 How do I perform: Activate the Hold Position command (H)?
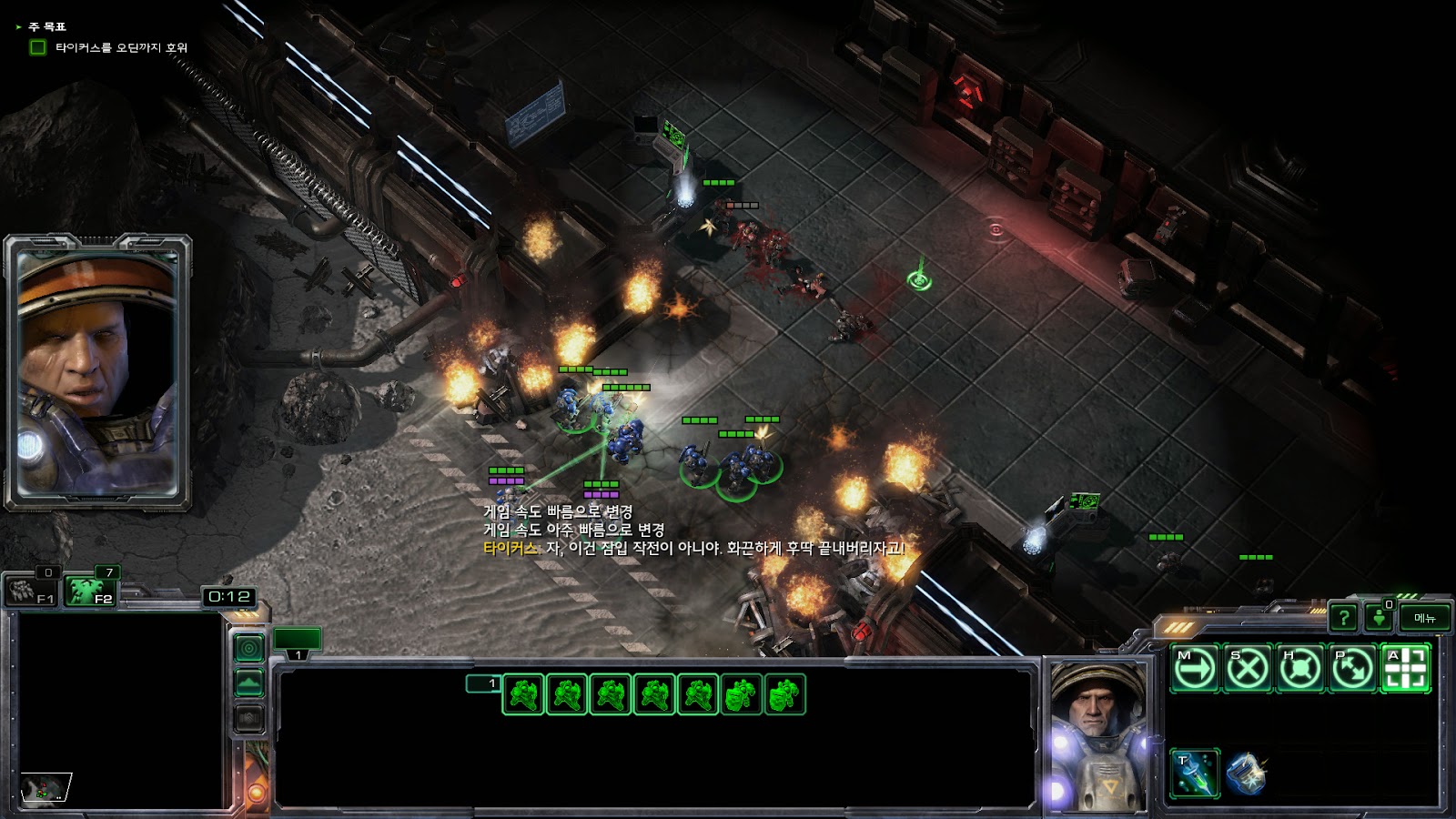pos(1300,669)
